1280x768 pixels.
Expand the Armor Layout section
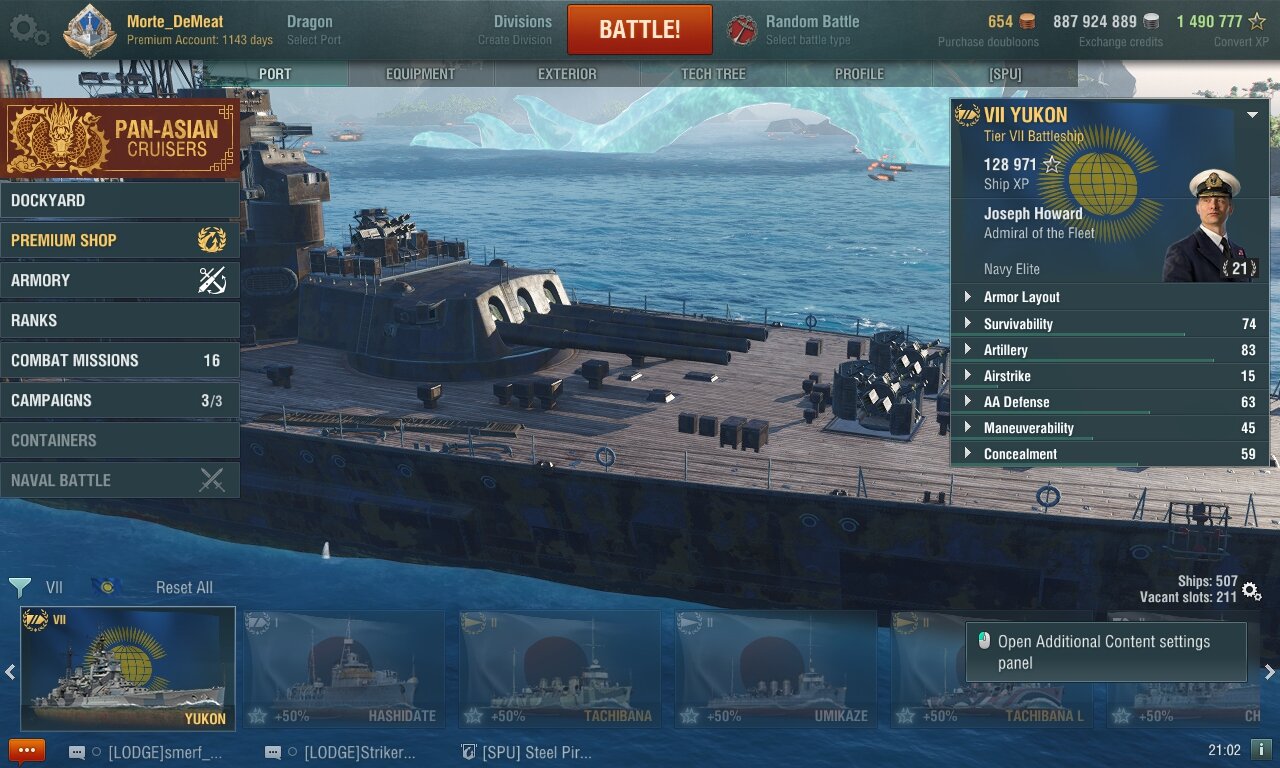tap(1108, 297)
